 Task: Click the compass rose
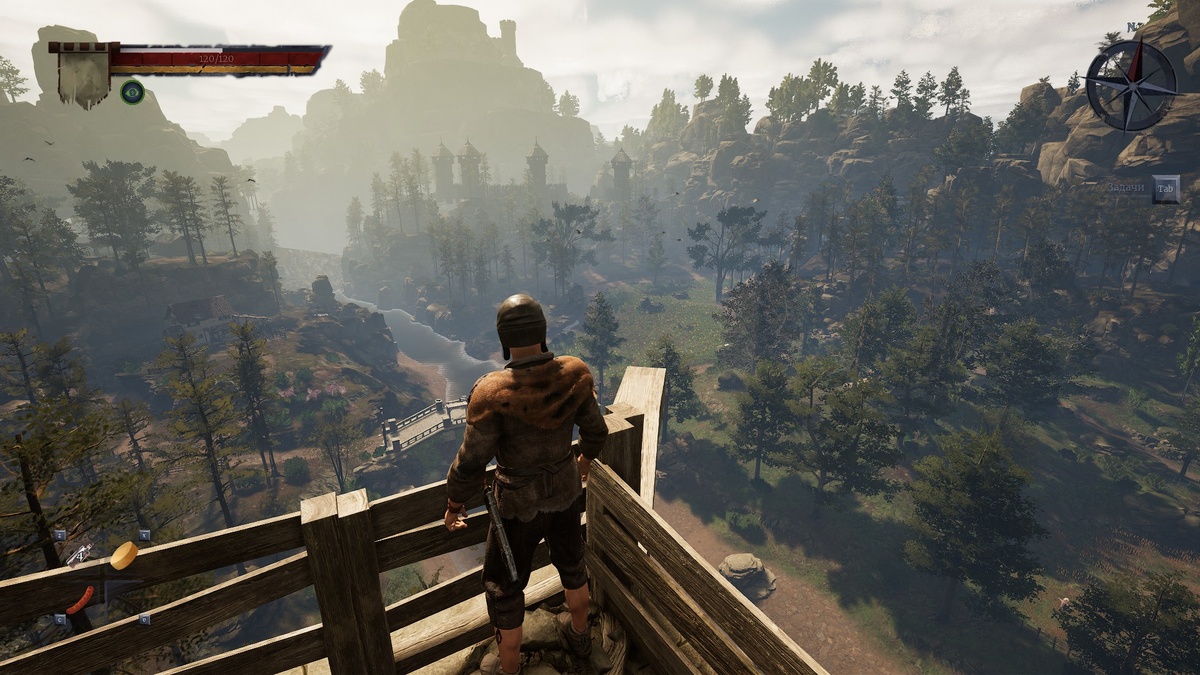pos(1131,85)
